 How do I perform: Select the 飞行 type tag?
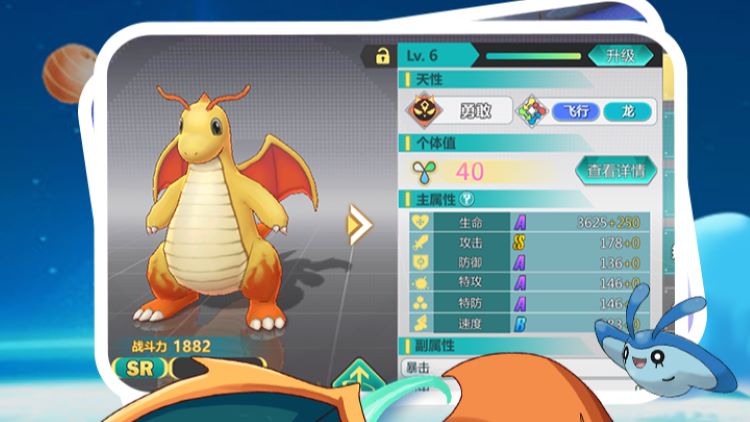click(x=577, y=111)
